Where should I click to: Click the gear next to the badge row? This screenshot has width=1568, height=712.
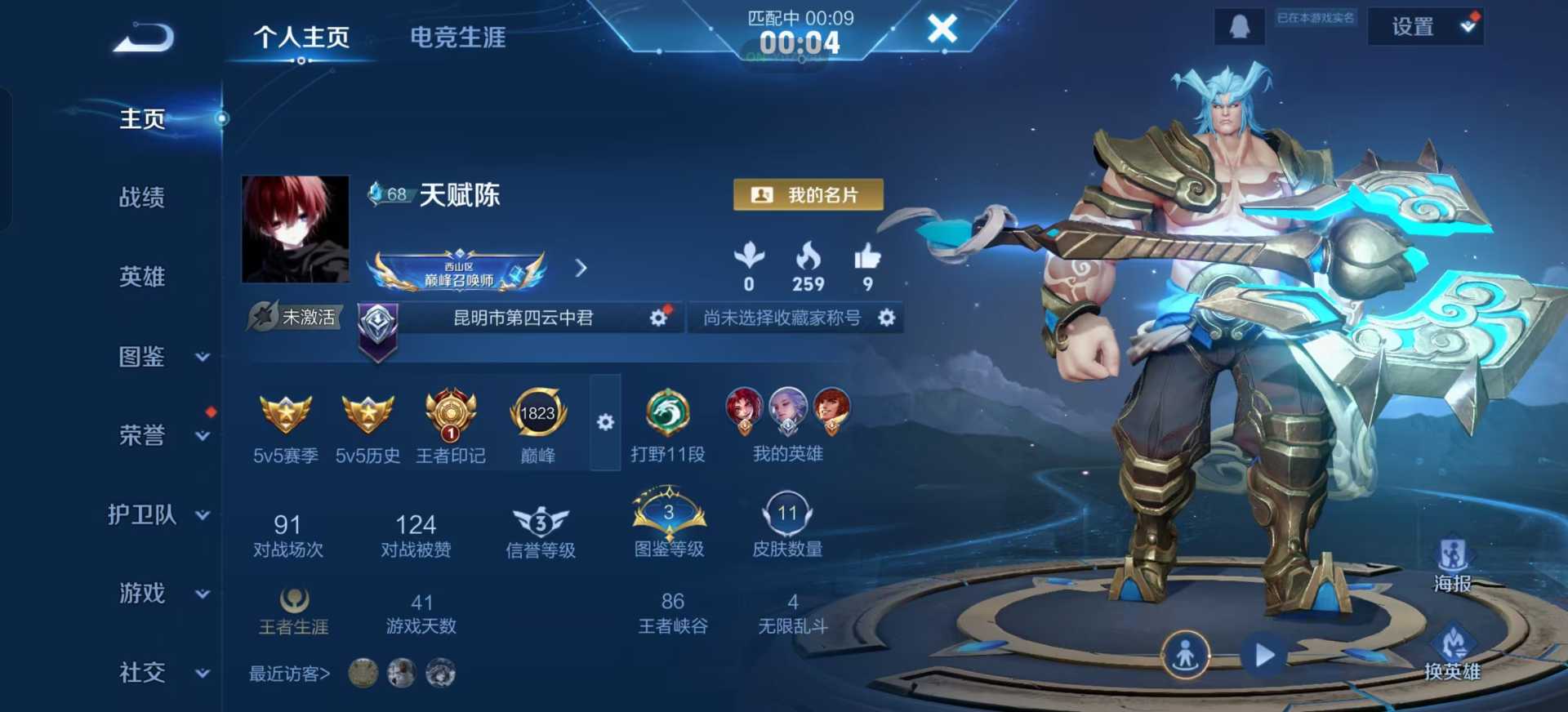coord(605,423)
